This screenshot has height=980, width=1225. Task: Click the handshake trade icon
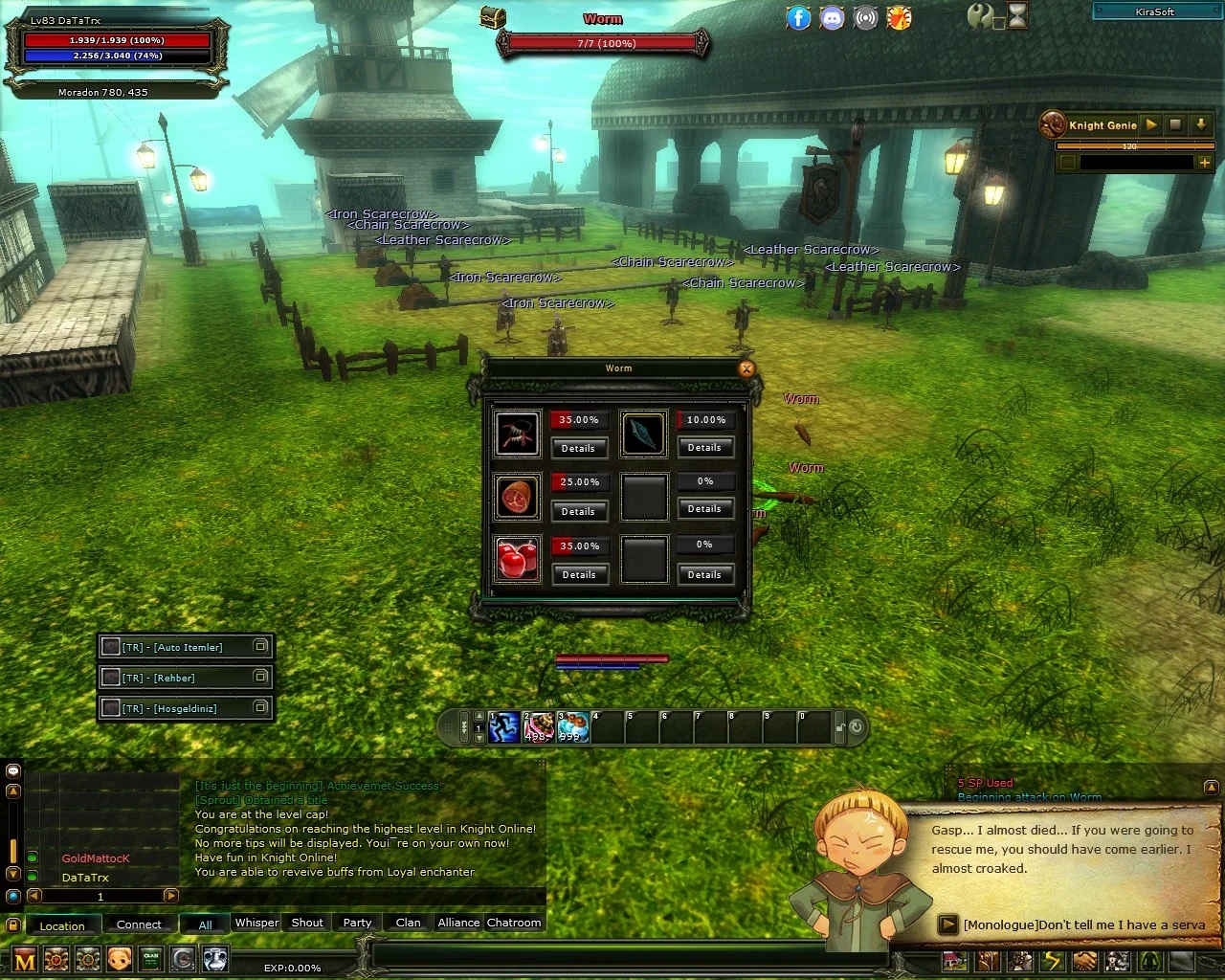(1084, 960)
